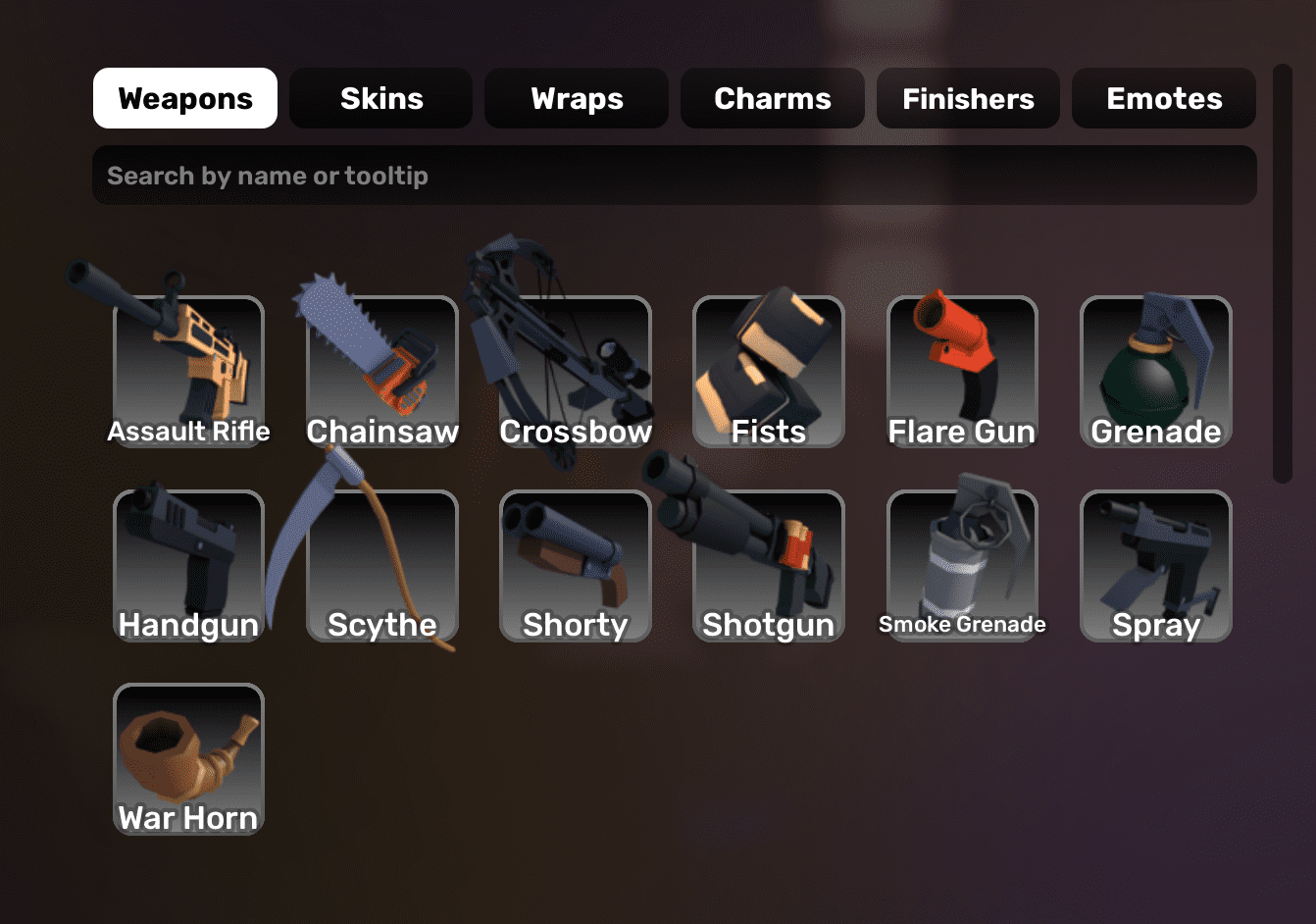Open the Finishers tab
This screenshot has width=1316, height=924.
(968, 98)
